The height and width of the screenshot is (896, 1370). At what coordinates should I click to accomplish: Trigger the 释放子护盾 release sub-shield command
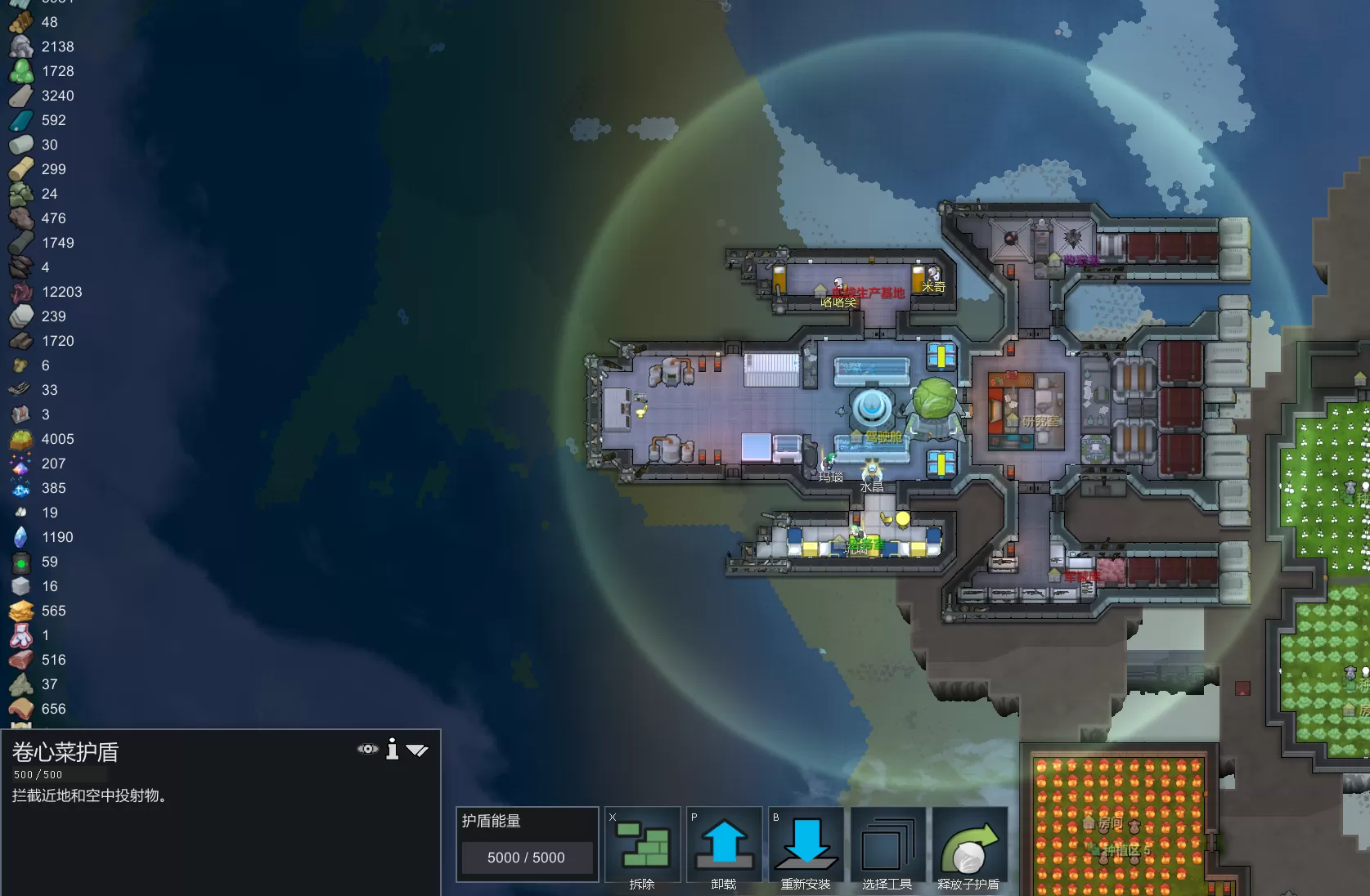pyautogui.click(x=969, y=846)
